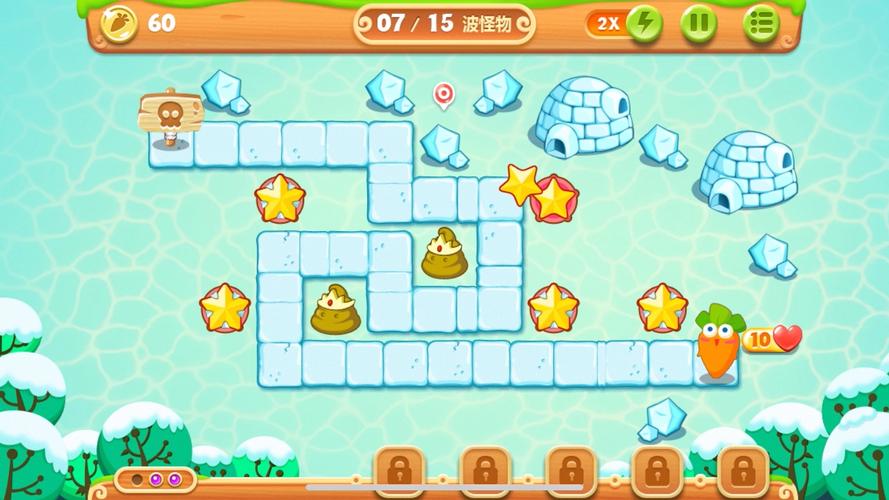Open the green list menu button

pyautogui.click(x=761, y=23)
